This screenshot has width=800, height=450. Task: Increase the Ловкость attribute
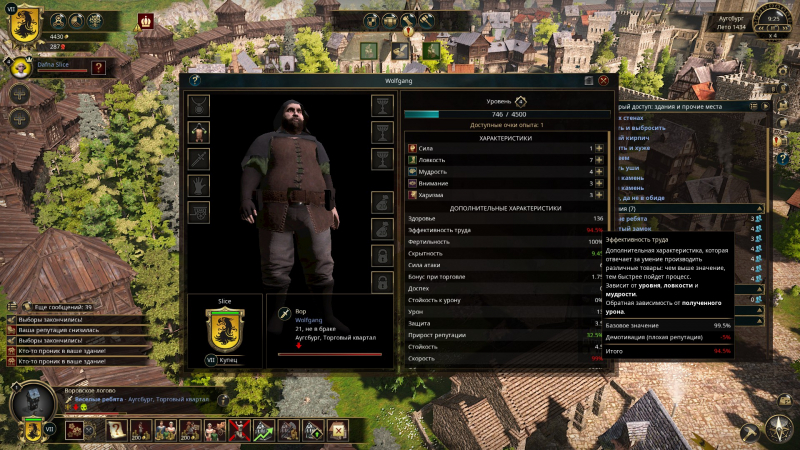coord(601,160)
